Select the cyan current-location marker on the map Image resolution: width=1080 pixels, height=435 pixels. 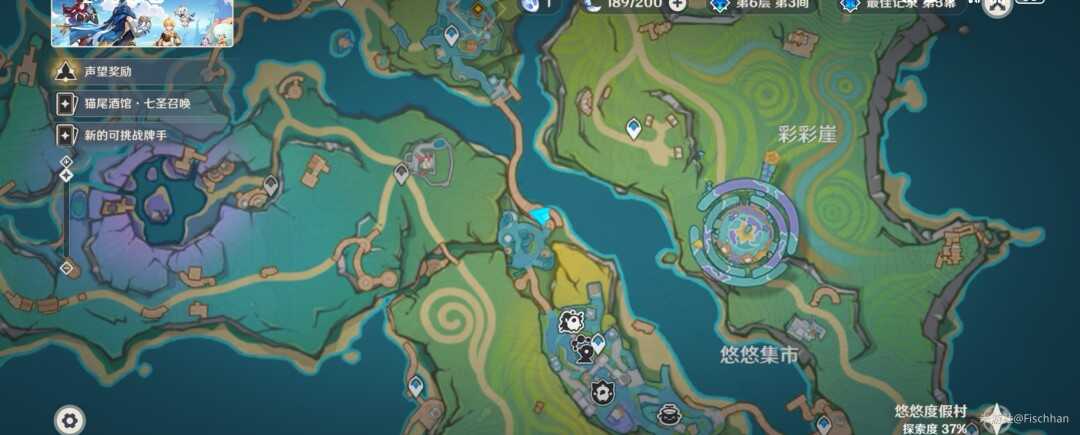tap(541, 215)
